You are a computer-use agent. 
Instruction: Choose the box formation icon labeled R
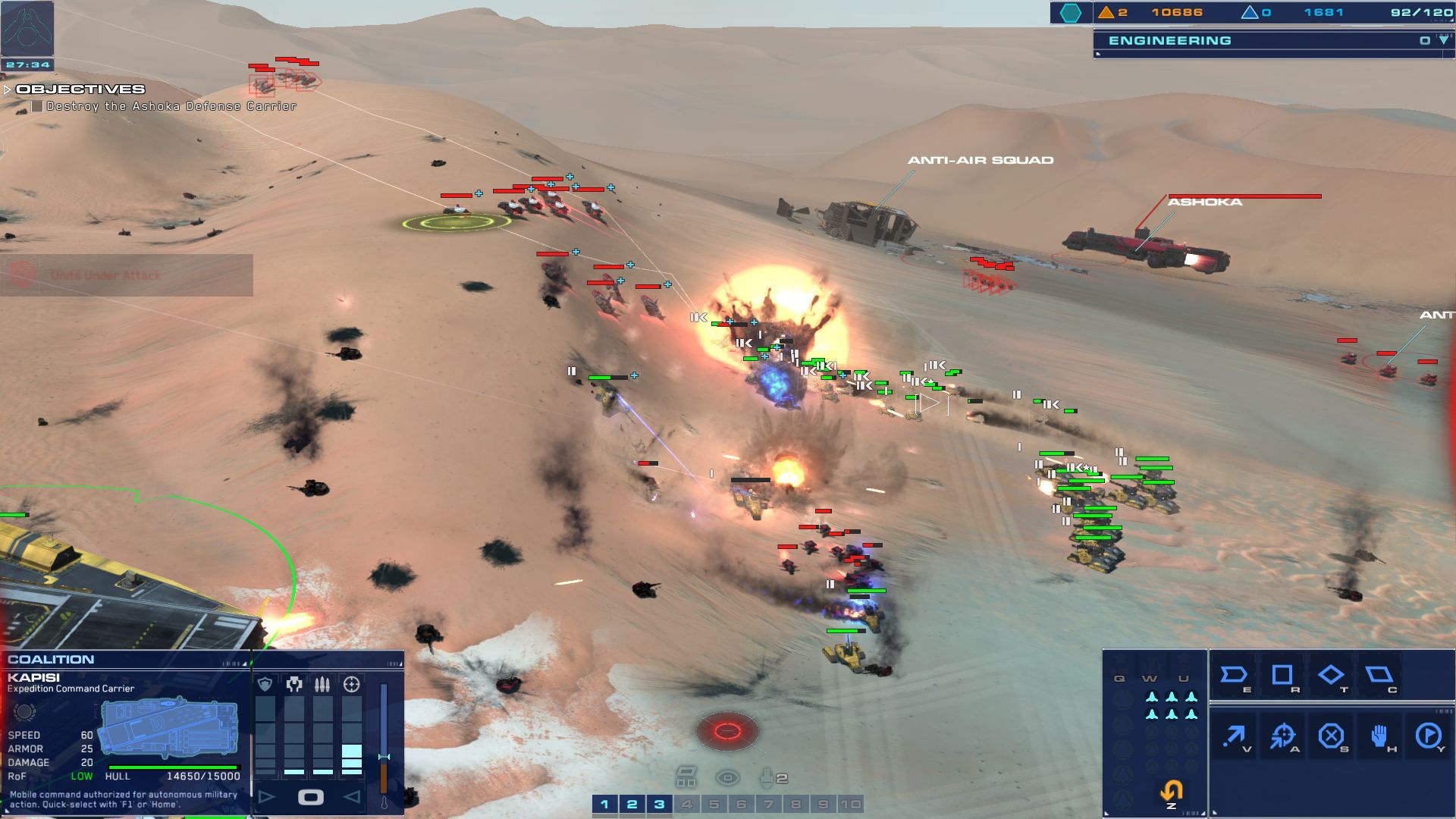point(1283,675)
